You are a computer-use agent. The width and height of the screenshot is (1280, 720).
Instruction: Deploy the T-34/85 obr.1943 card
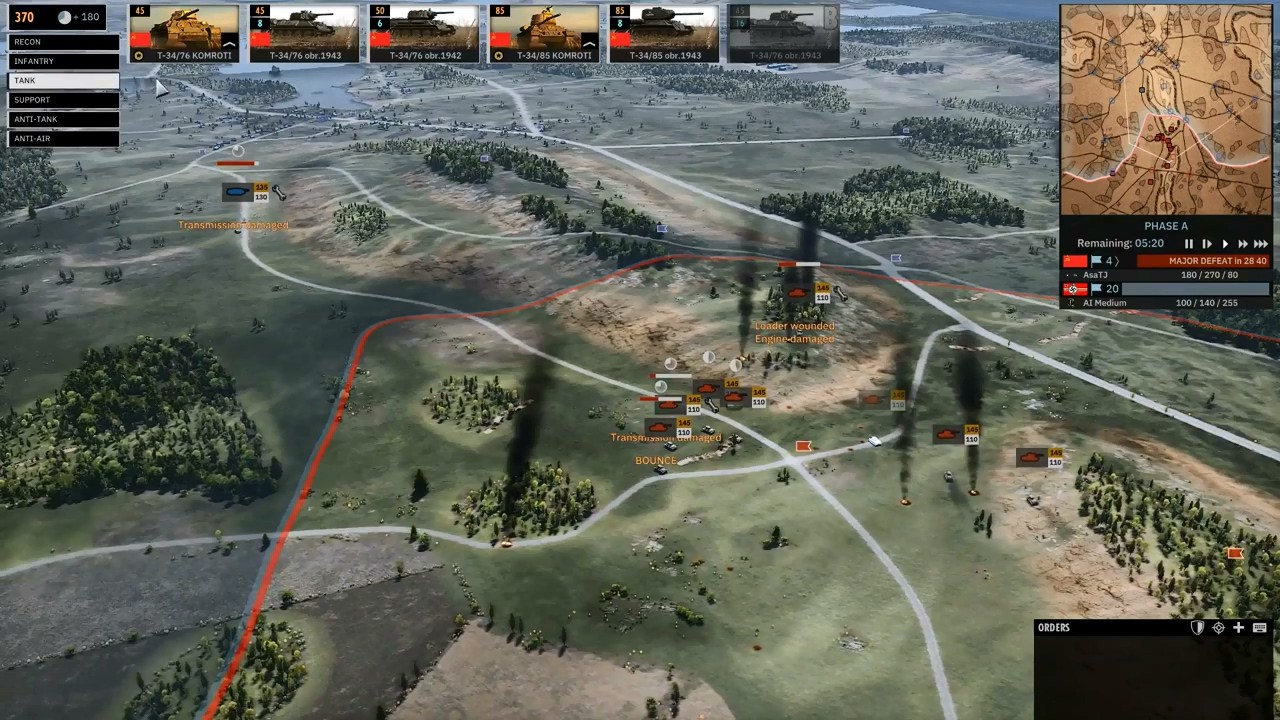click(x=664, y=34)
